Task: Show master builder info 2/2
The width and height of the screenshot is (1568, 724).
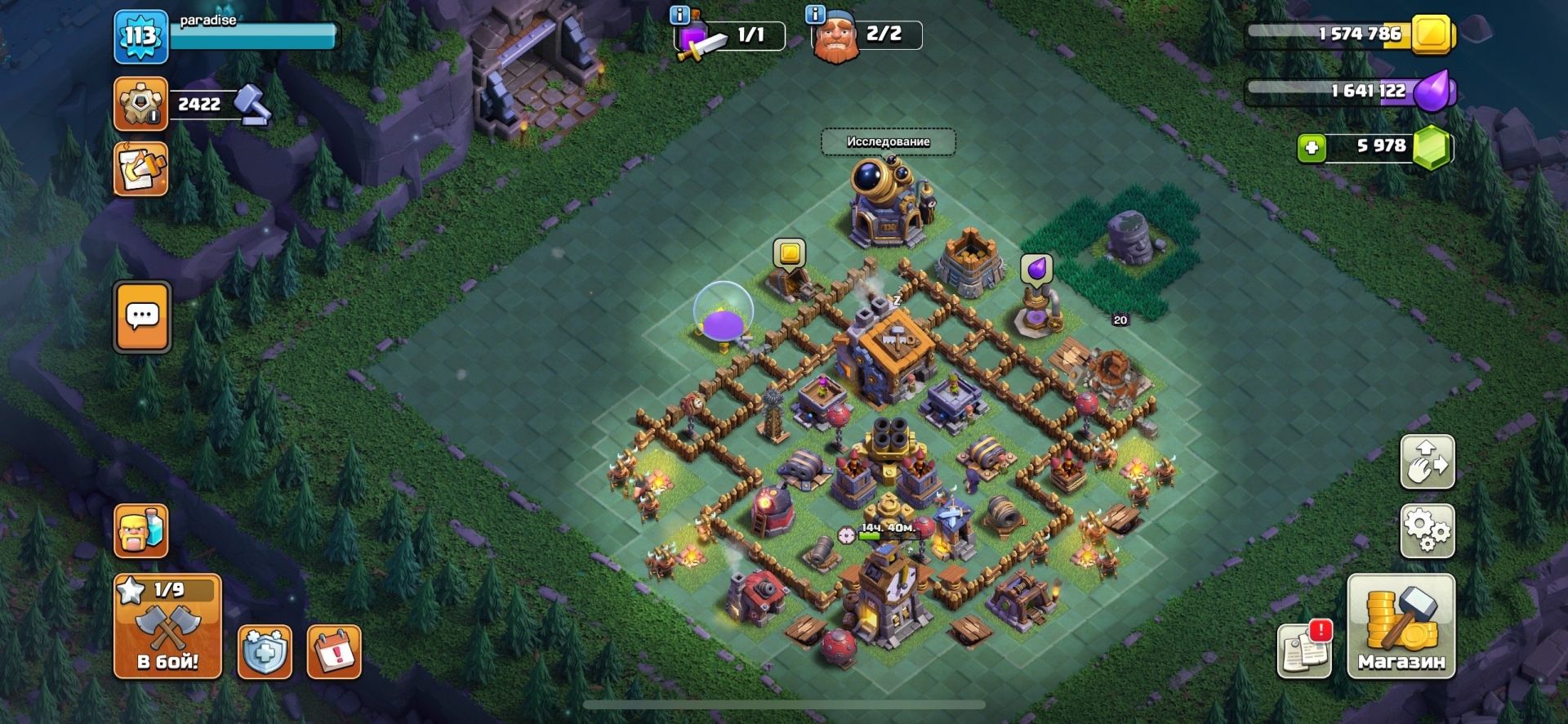Action: pos(866,34)
